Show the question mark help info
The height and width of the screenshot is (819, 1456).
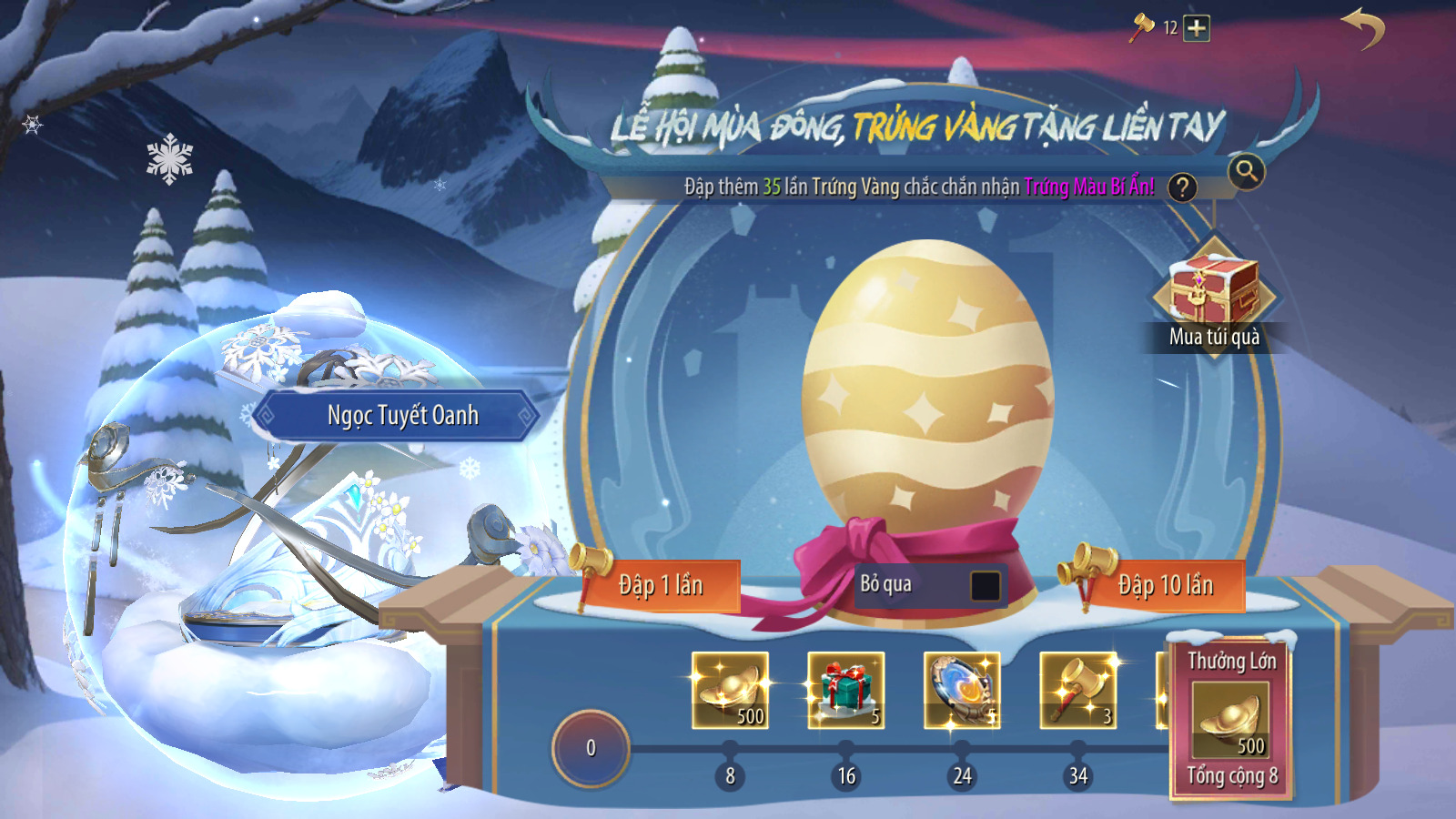click(x=1182, y=187)
